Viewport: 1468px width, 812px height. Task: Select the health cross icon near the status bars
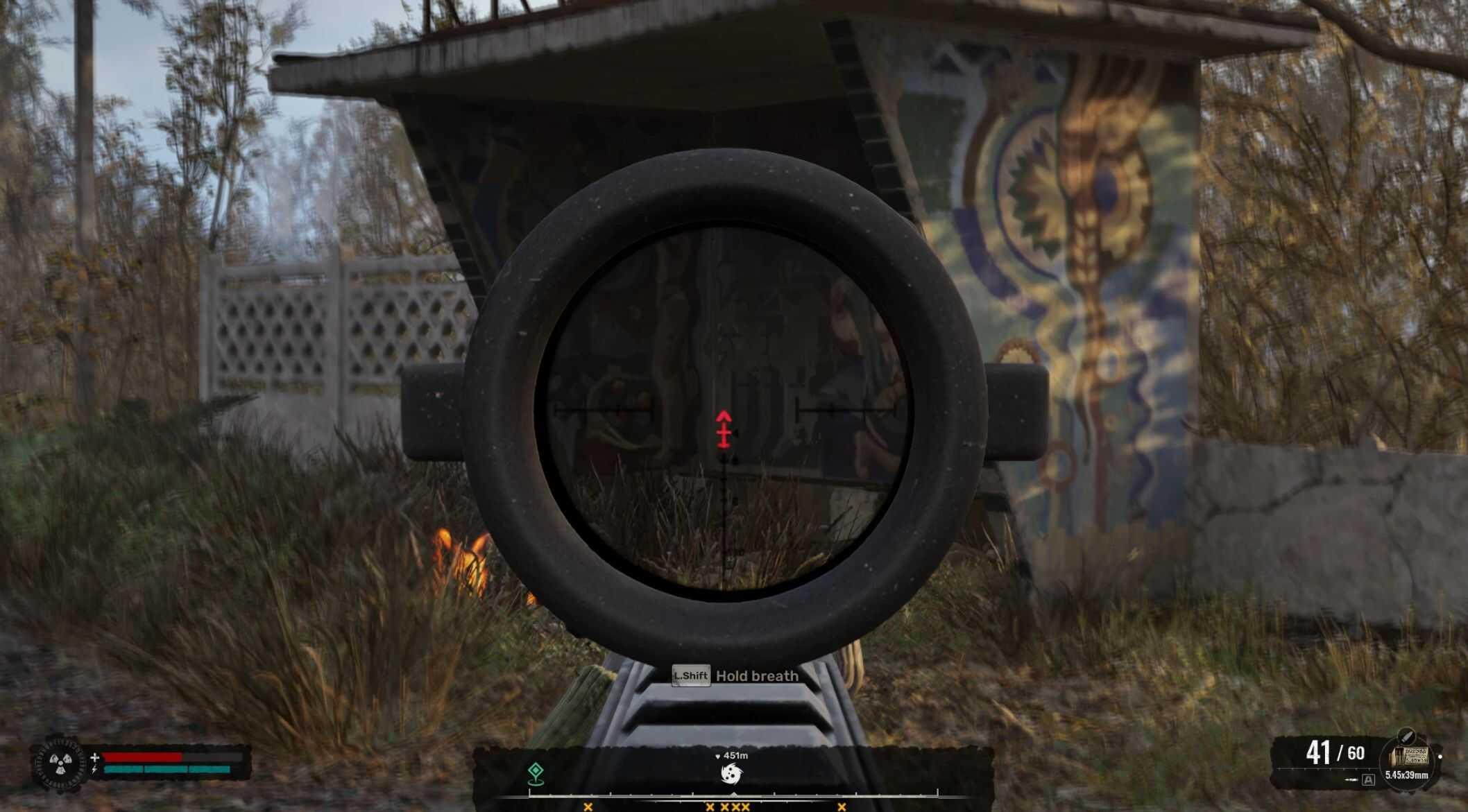95,757
